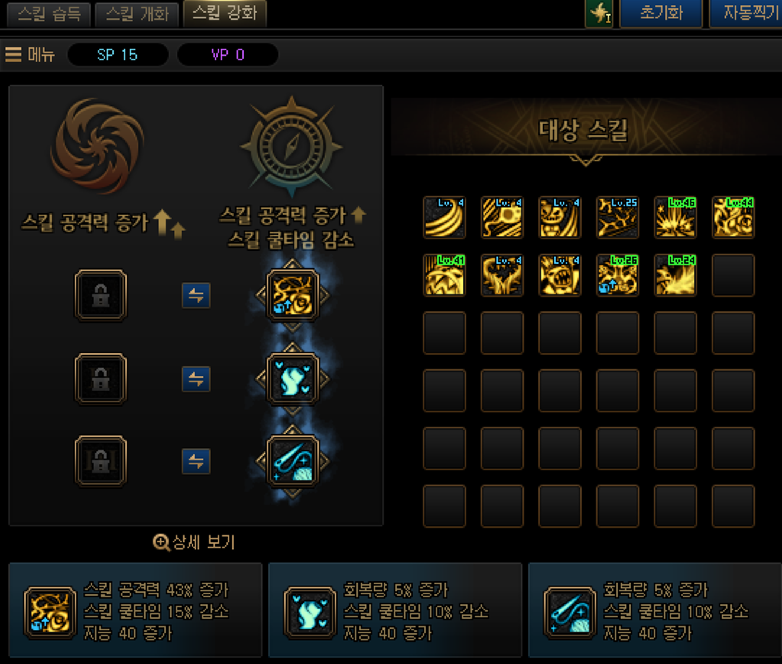Choose the Lv.44 target skill icon
This screenshot has width=782, height=664.
[x=733, y=217]
